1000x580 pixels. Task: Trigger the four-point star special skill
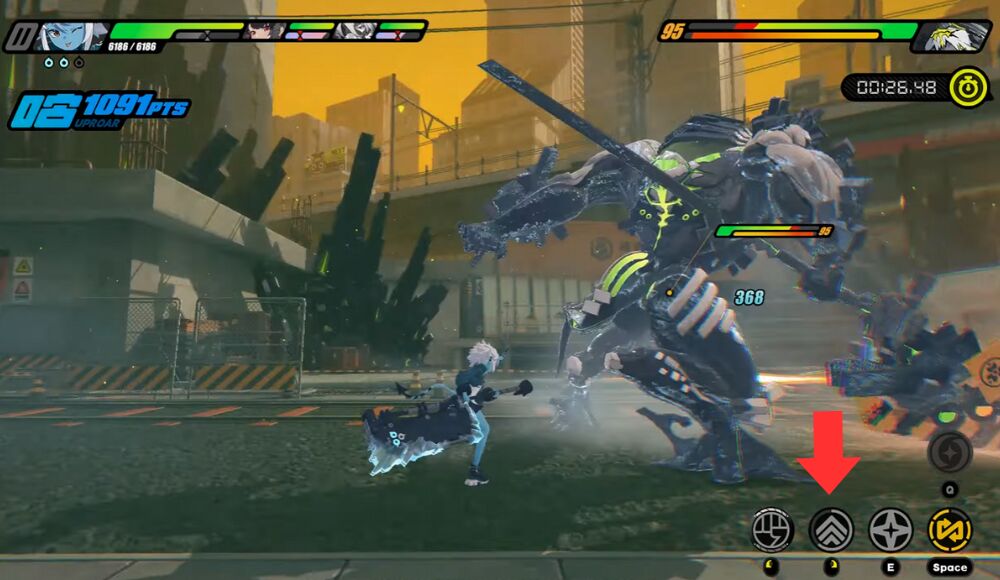pyautogui.click(x=890, y=528)
